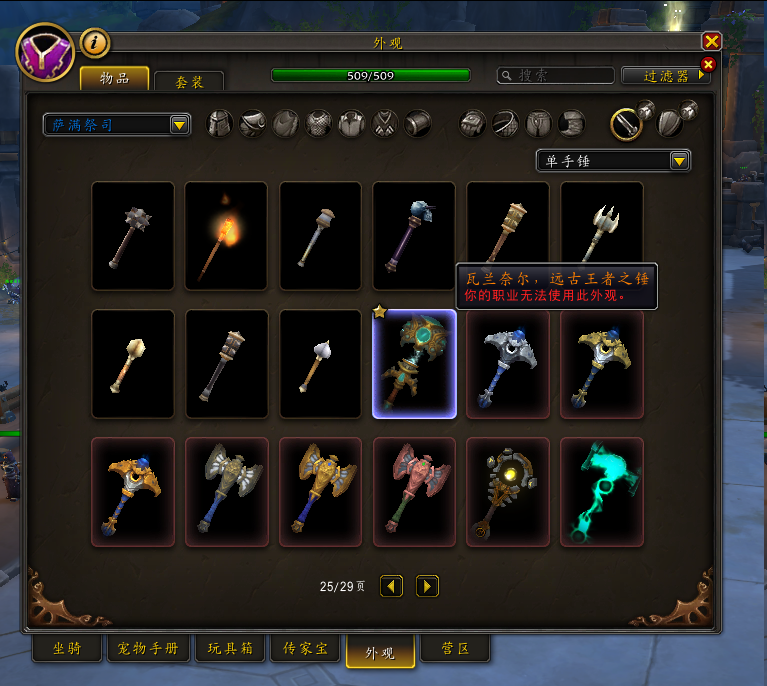Switch to the 套装 sets tab
Image resolution: width=767 pixels, height=686 pixels.
190,82
